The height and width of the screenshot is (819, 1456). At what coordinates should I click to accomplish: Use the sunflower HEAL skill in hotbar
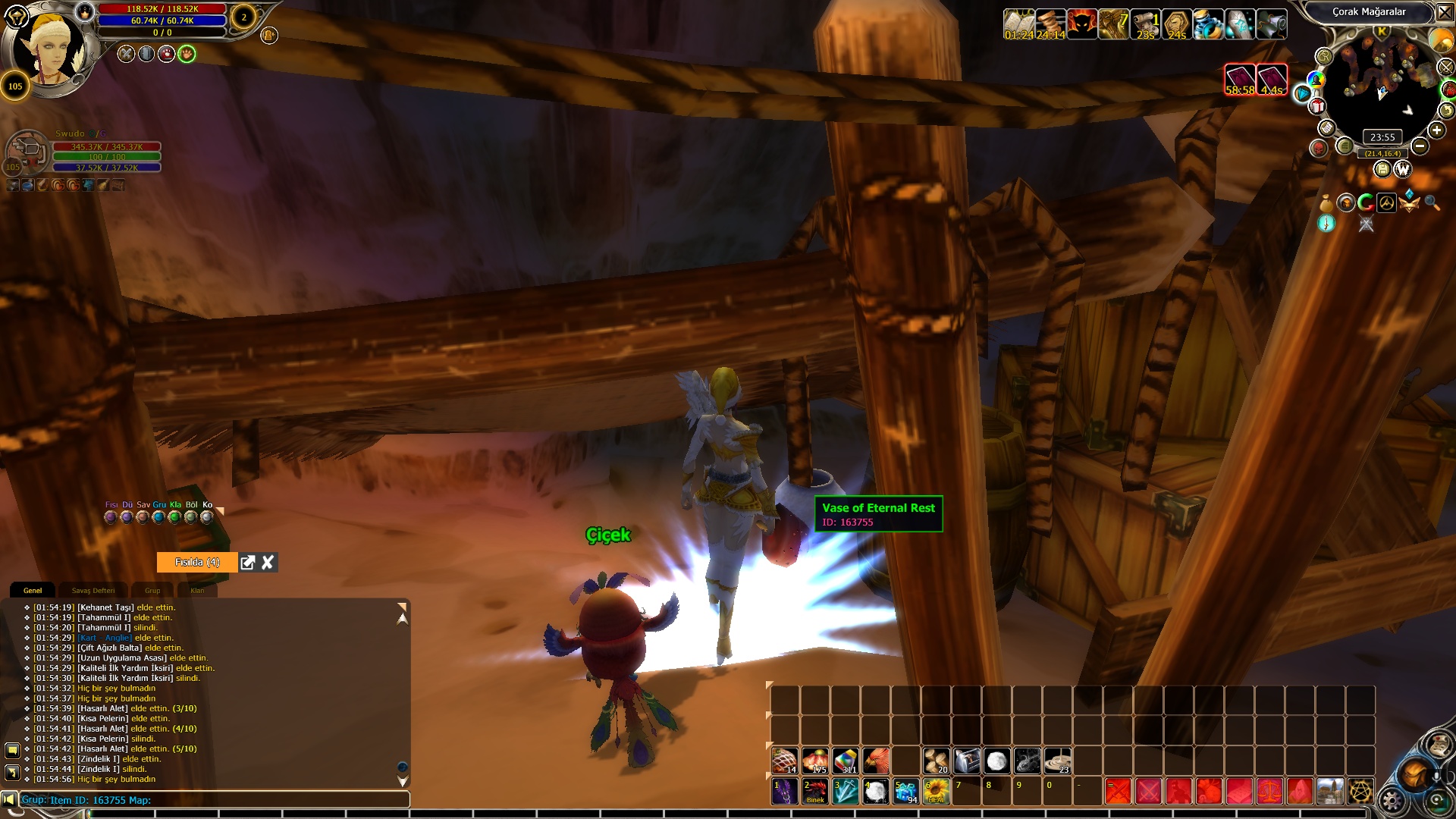[937, 791]
